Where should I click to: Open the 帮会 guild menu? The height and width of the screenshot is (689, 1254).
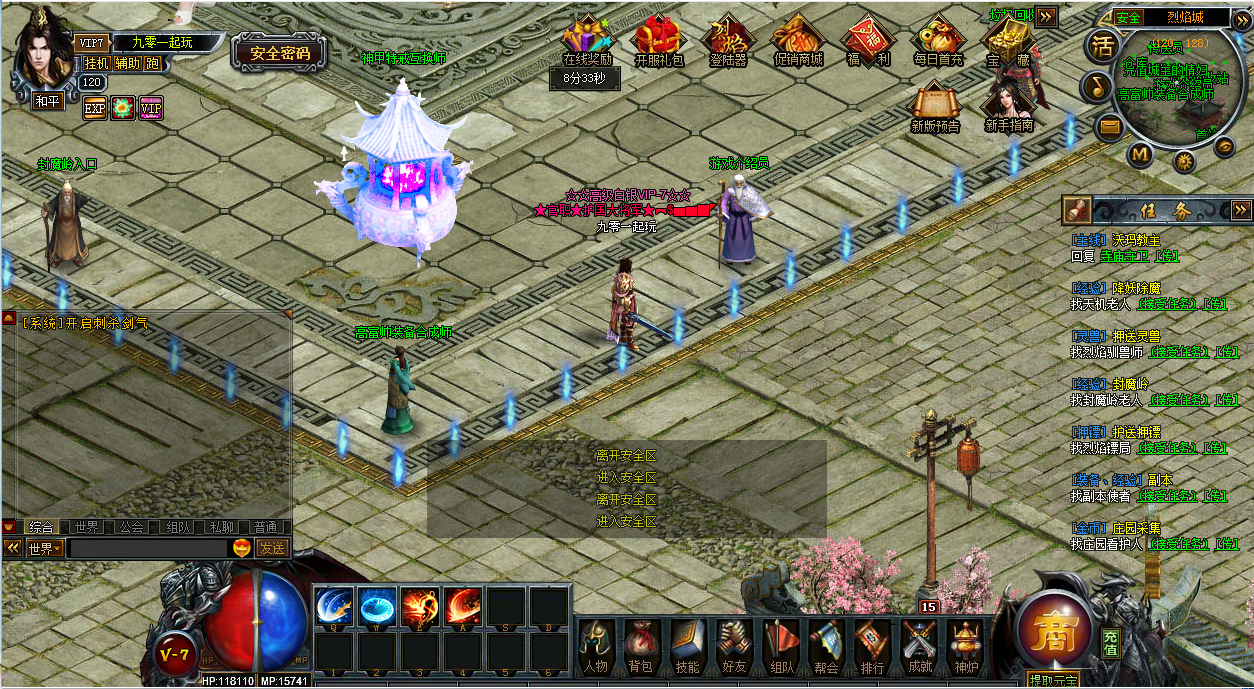point(826,646)
